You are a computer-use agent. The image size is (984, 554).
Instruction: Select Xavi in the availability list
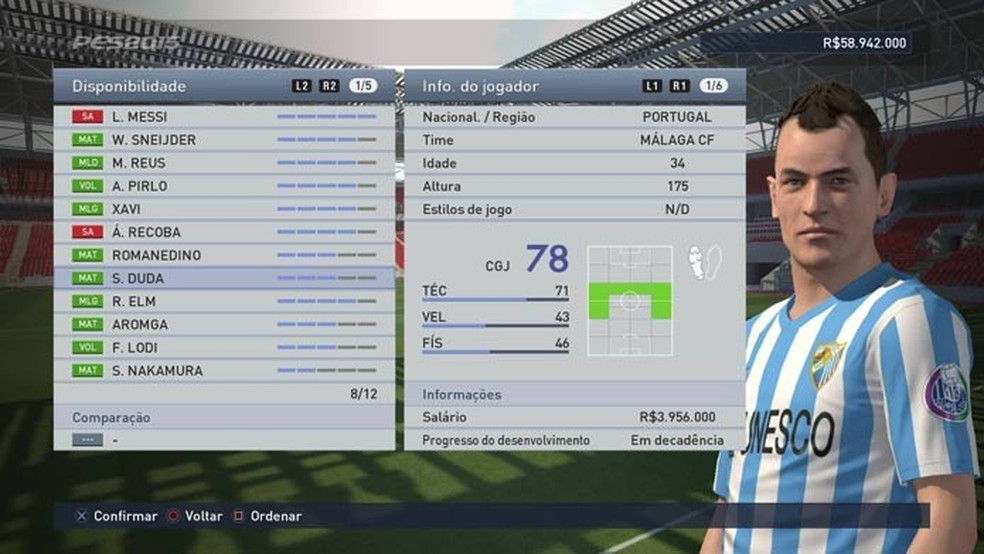224,209
